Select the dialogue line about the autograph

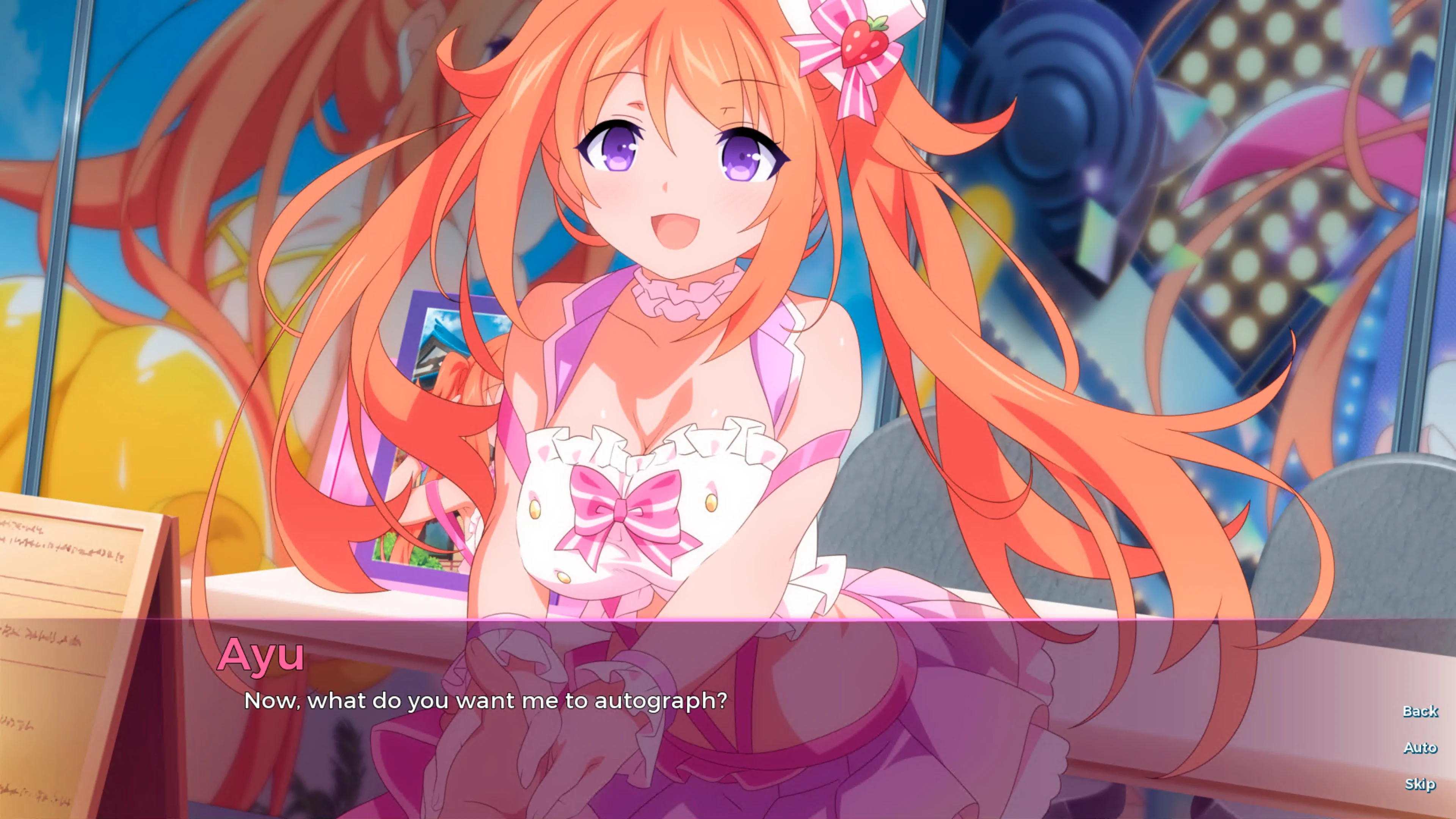(486, 701)
